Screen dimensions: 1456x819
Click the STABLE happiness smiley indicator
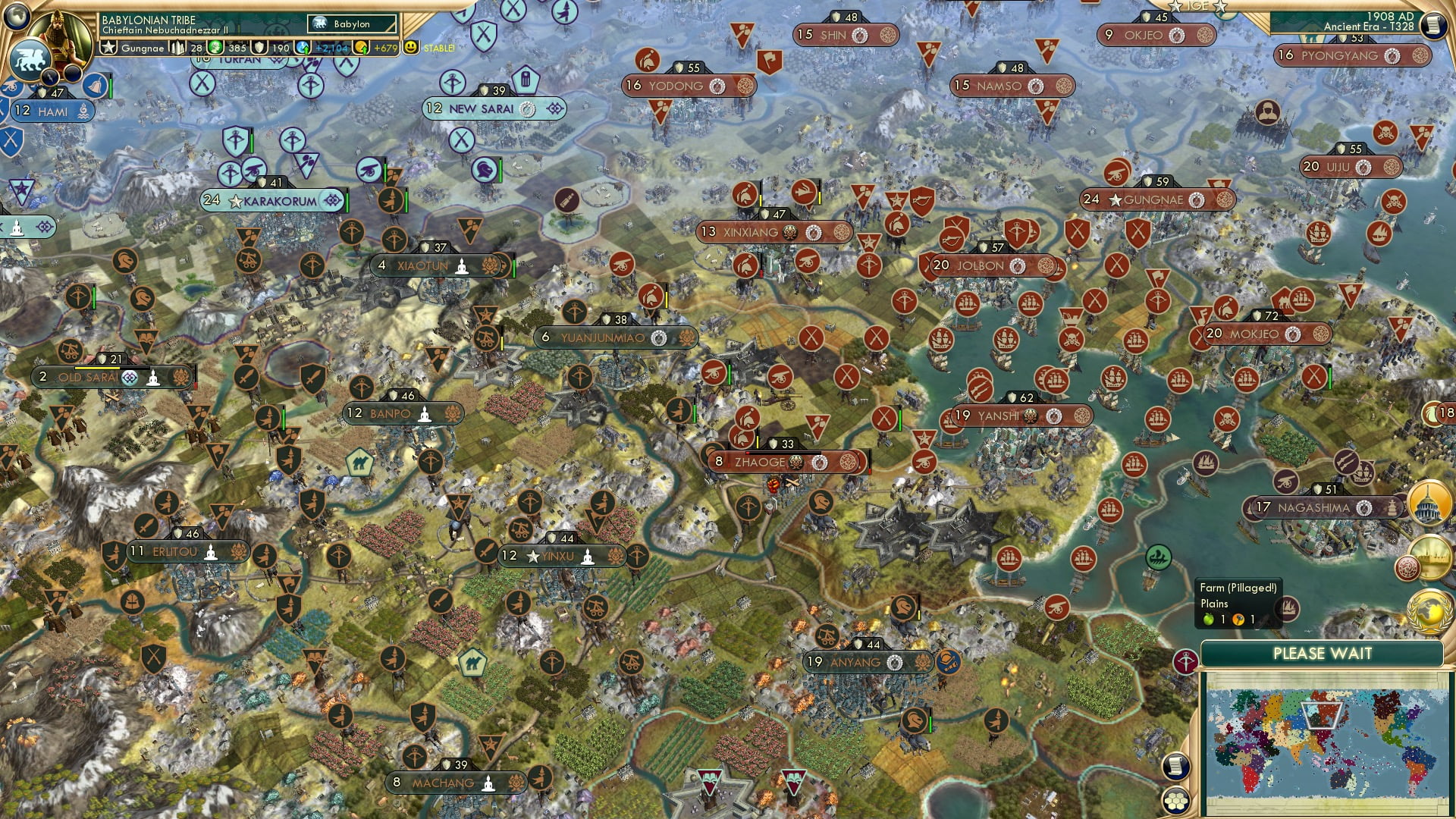point(411,48)
